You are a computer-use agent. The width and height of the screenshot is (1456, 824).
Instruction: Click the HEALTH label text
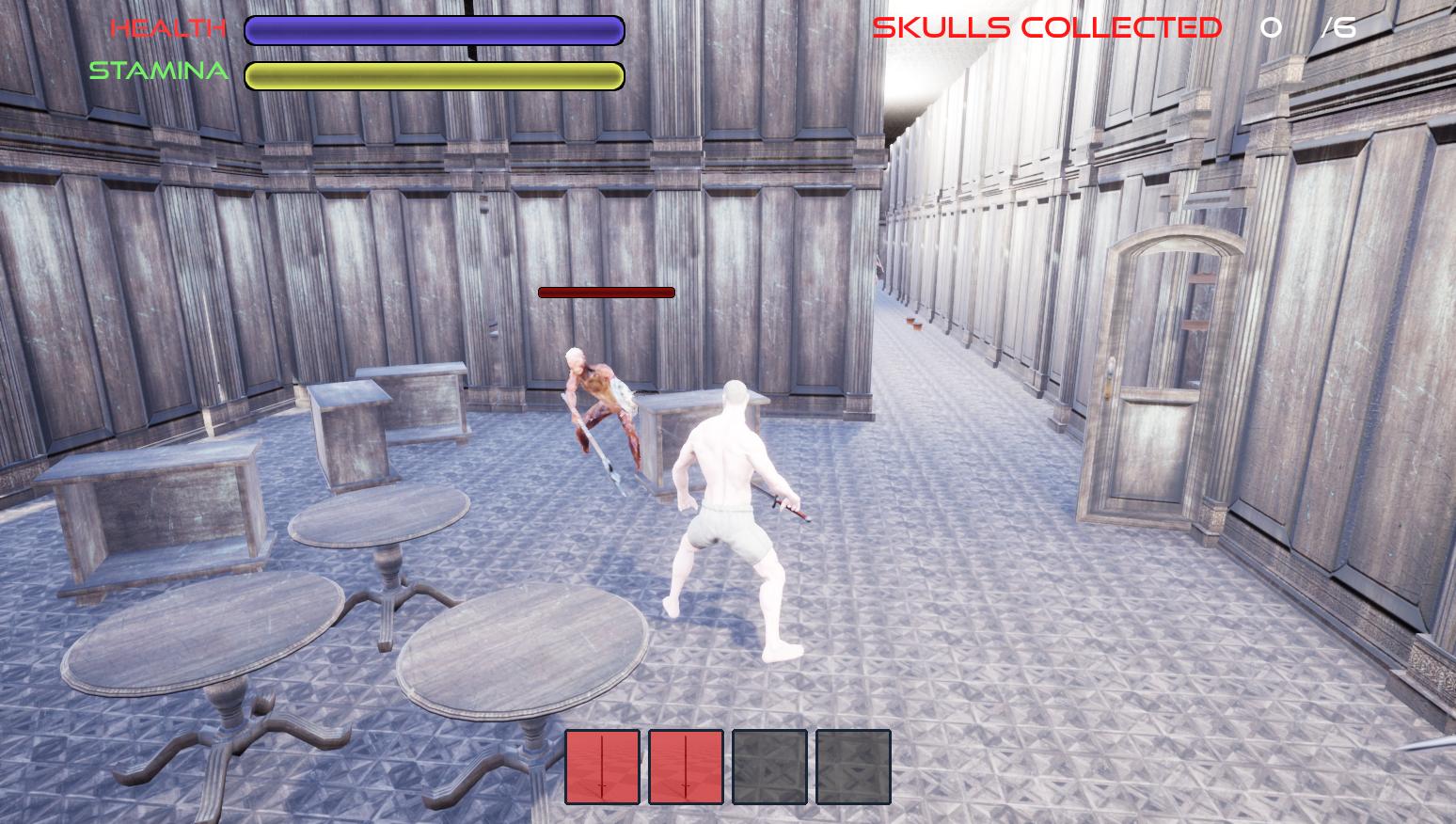click(x=166, y=26)
